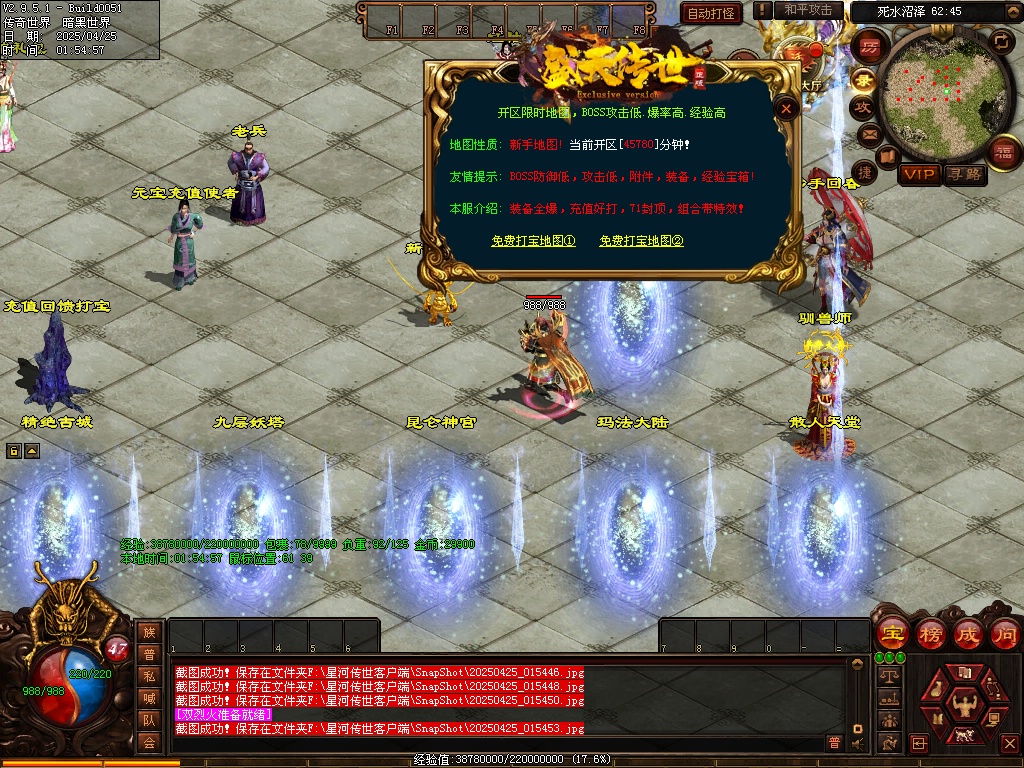
Task: Choose free treasure map ② link
Action: click(641, 241)
